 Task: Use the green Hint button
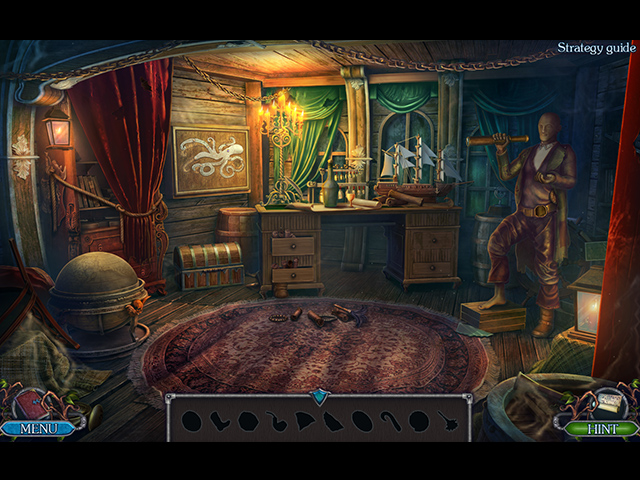tap(600, 429)
